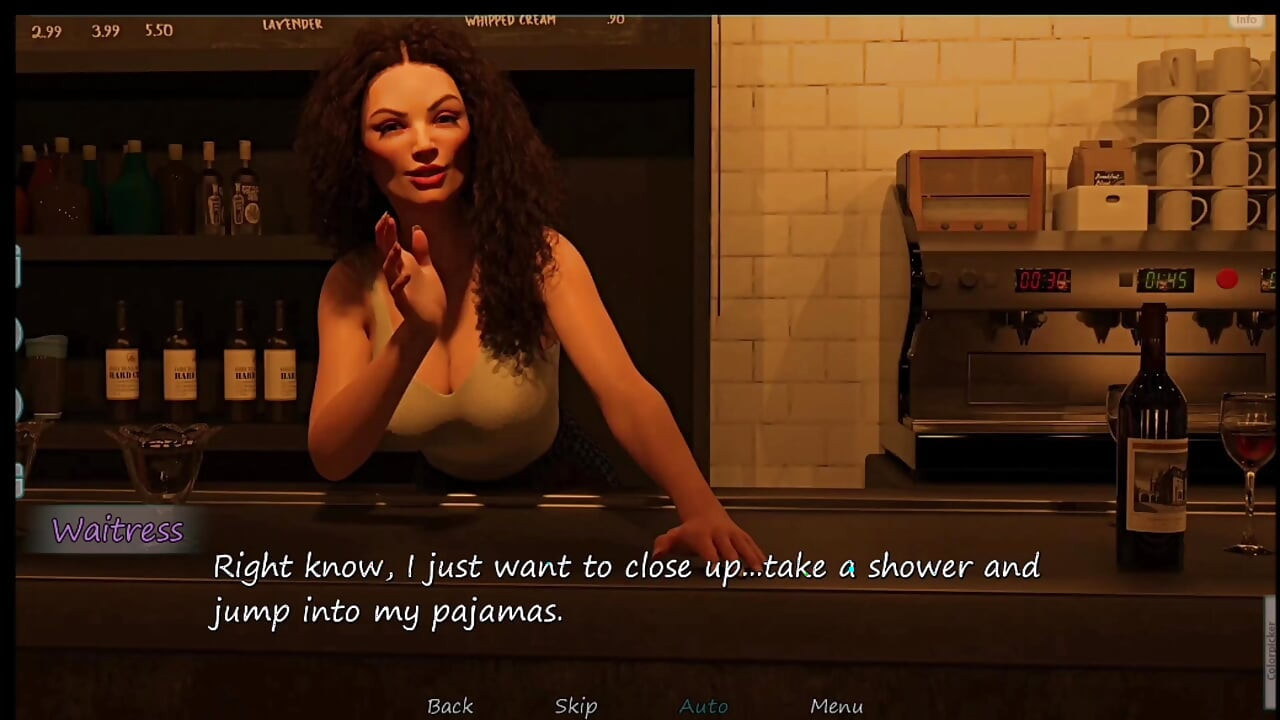
Task: Toggle Skip mode to fast-forward text
Action: coord(575,705)
